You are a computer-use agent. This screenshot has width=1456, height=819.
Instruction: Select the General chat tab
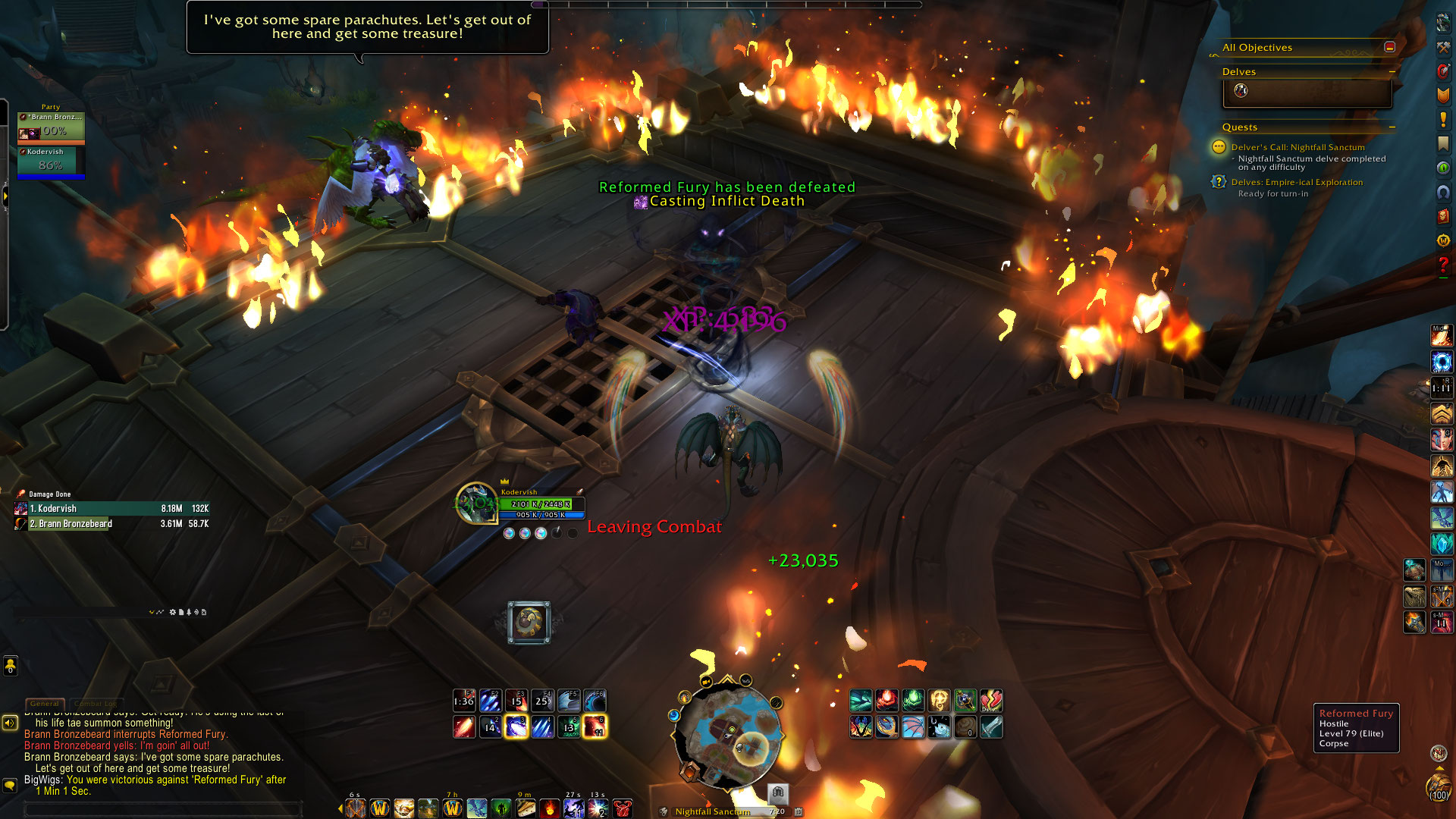click(x=45, y=704)
